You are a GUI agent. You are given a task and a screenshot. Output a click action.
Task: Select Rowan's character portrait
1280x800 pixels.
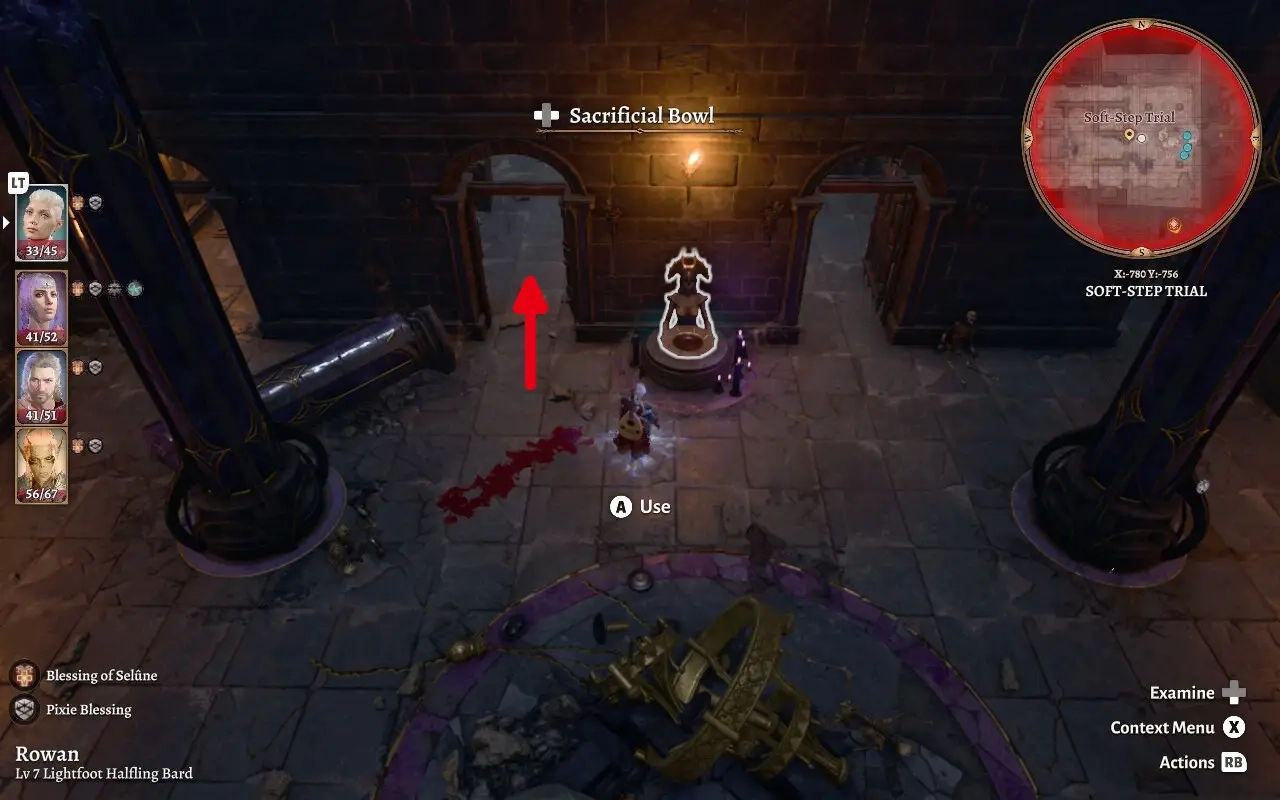(40, 220)
